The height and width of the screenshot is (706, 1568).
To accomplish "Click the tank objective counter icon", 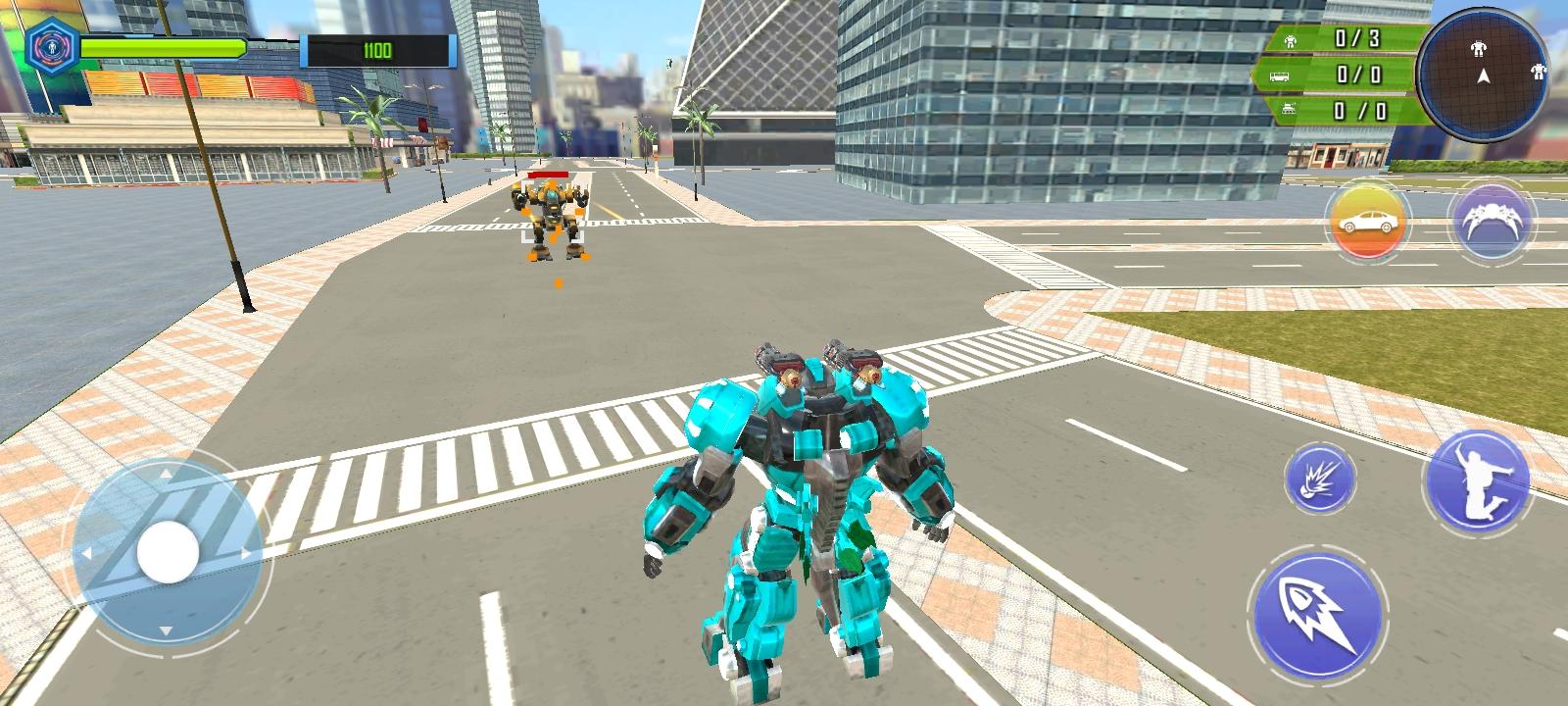I will pos(1287,108).
